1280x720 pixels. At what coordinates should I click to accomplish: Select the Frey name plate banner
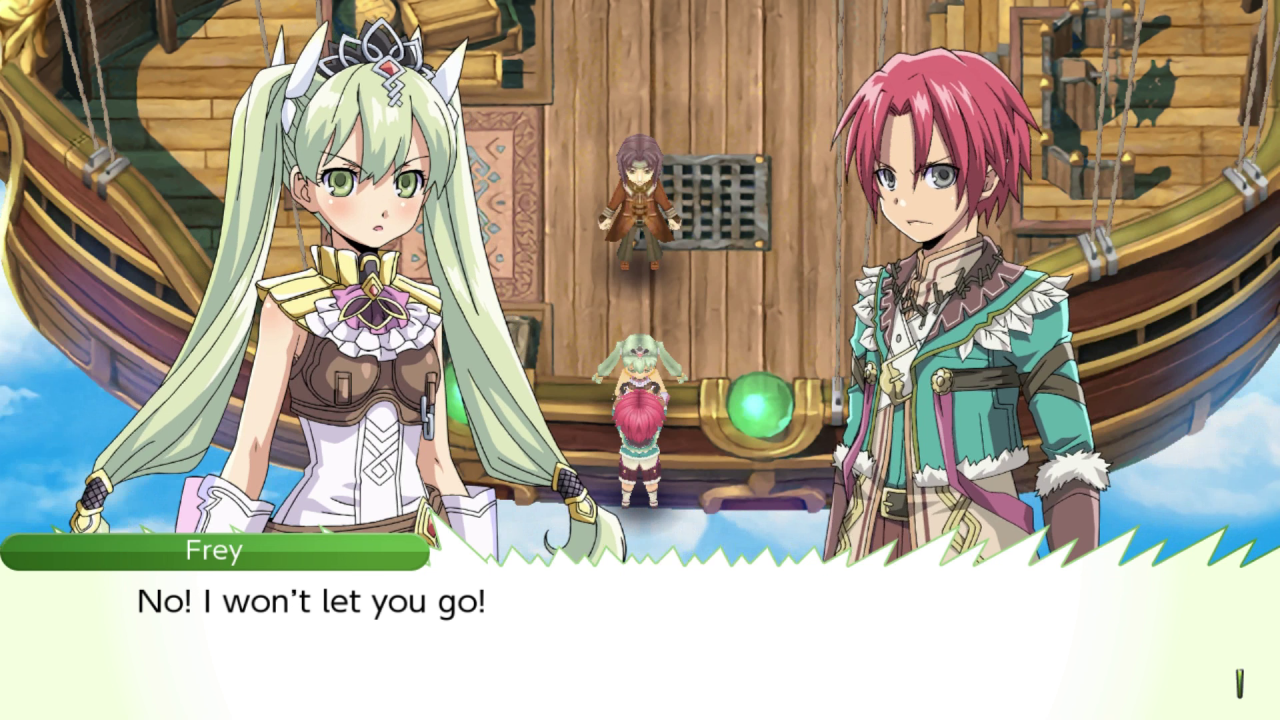pos(215,550)
